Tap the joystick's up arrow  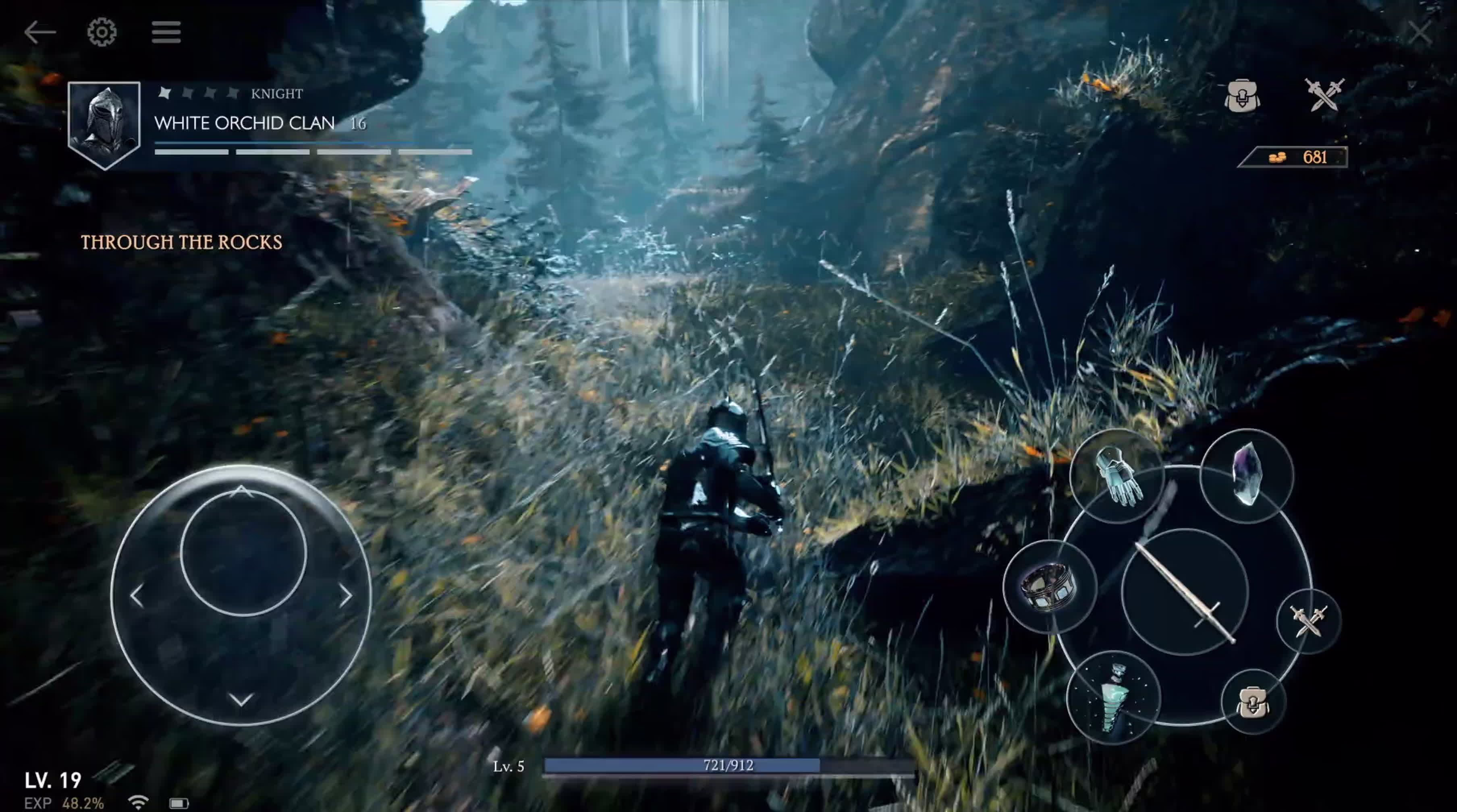pyautogui.click(x=241, y=491)
